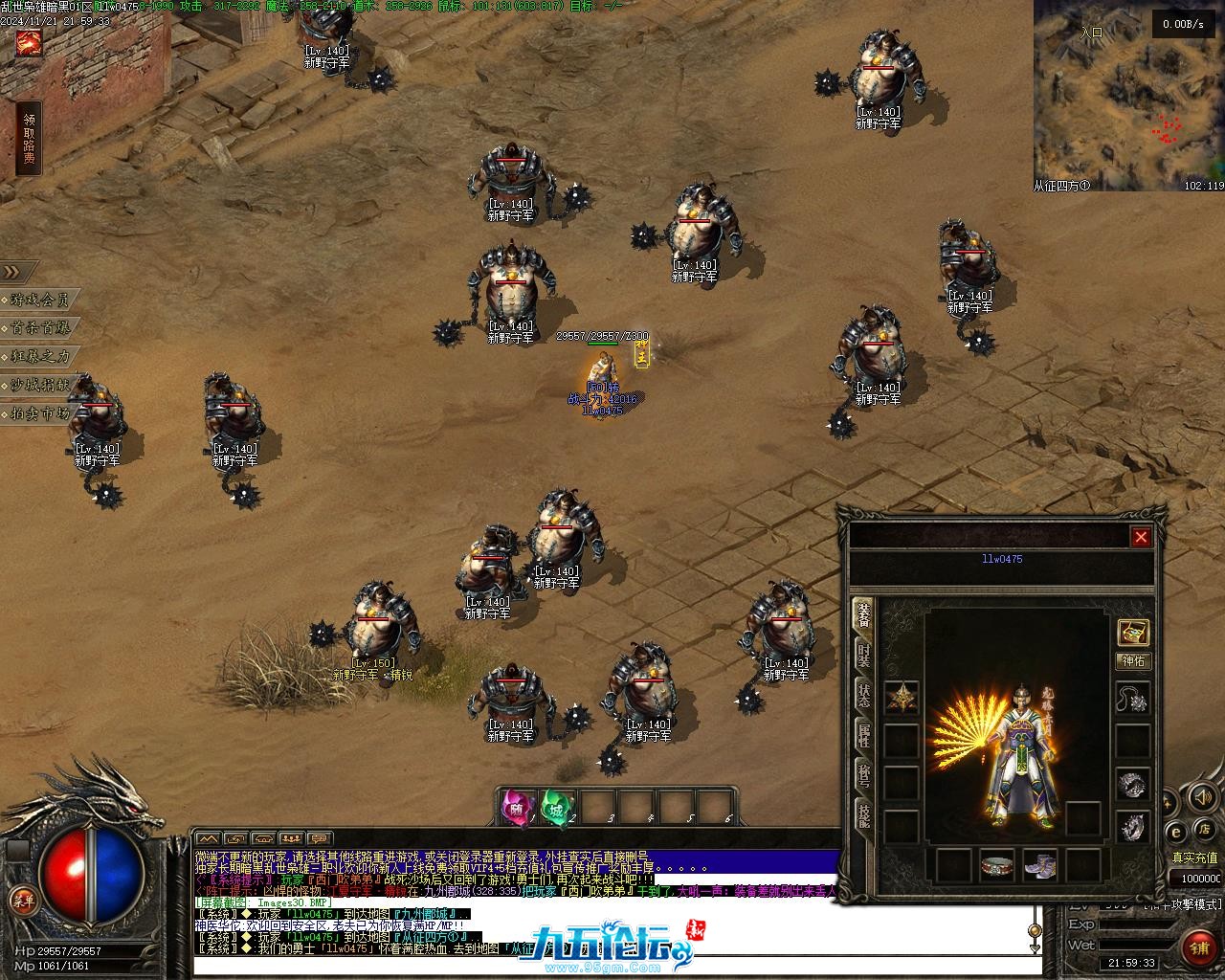The width and height of the screenshot is (1225, 980).
Task: Select the 称号 title tab
Action: tap(863, 776)
